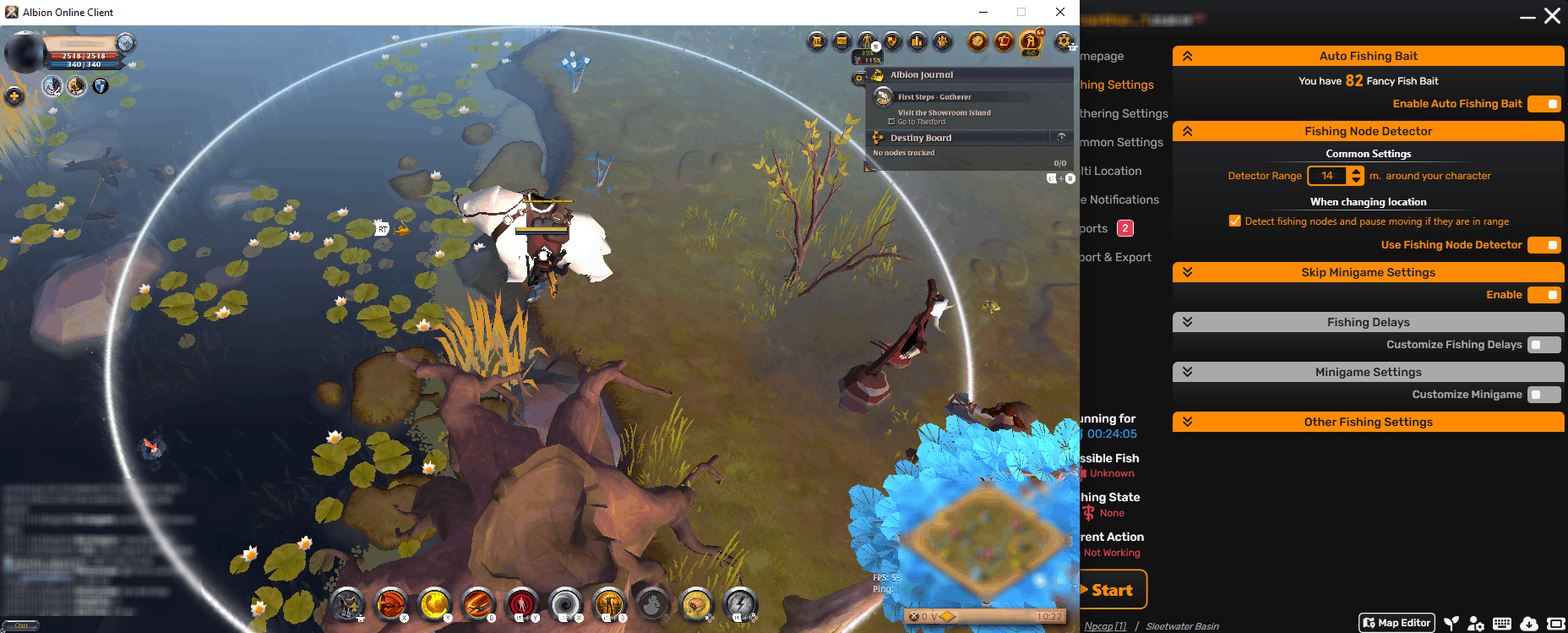Screen dimensions: 1568x633
Task: Toggle the Customize Minigame switch
Action: tap(1544, 395)
